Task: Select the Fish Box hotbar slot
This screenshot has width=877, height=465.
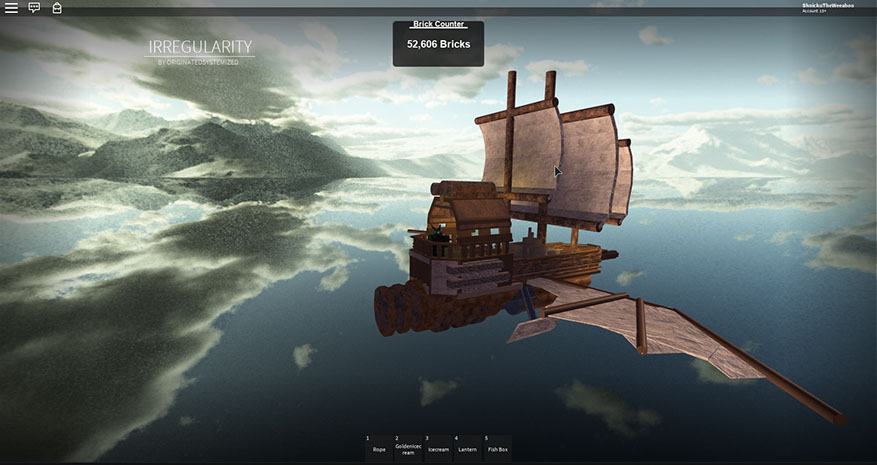Action: [497, 447]
